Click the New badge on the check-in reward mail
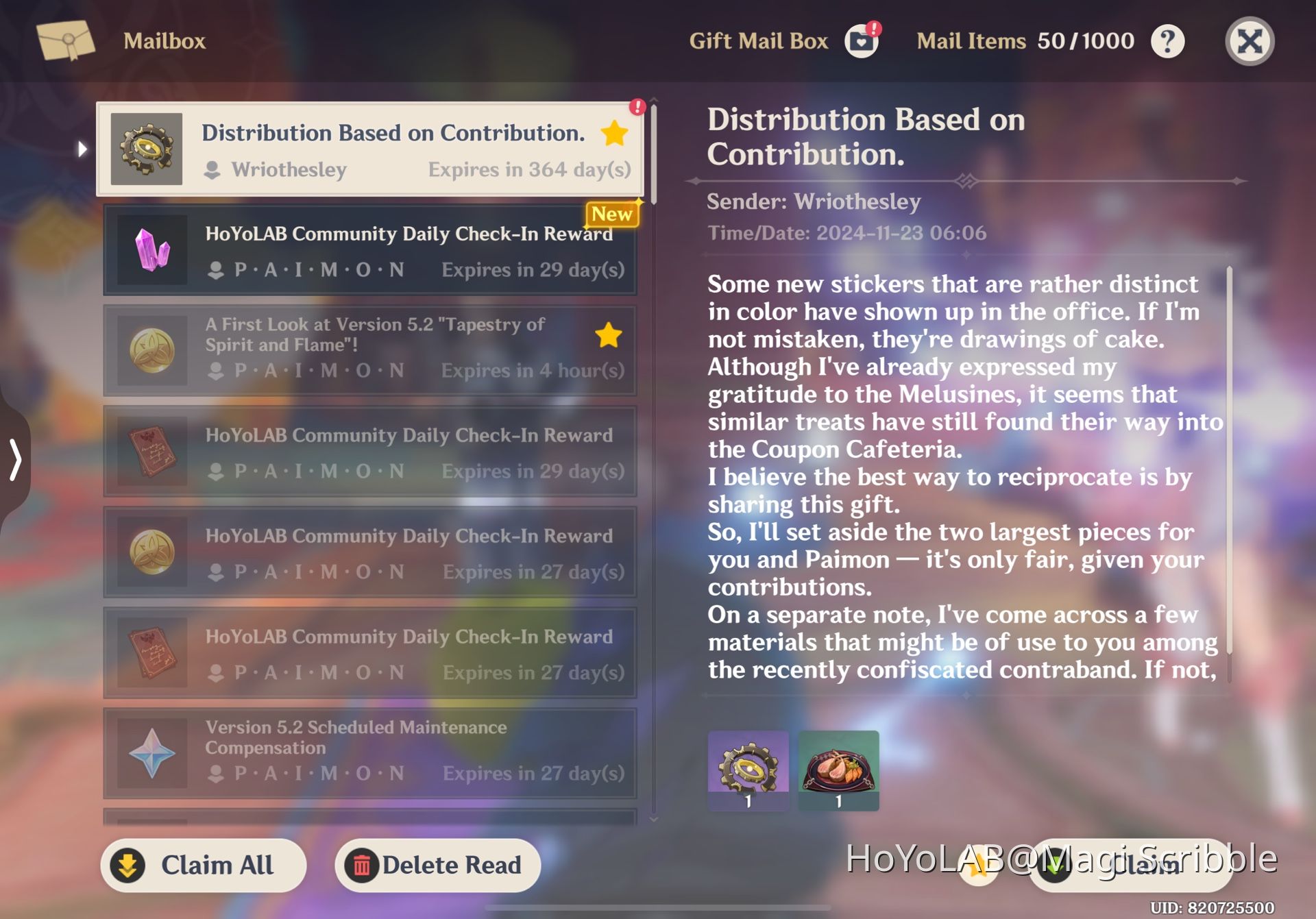1316x919 pixels. click(611, 215)
